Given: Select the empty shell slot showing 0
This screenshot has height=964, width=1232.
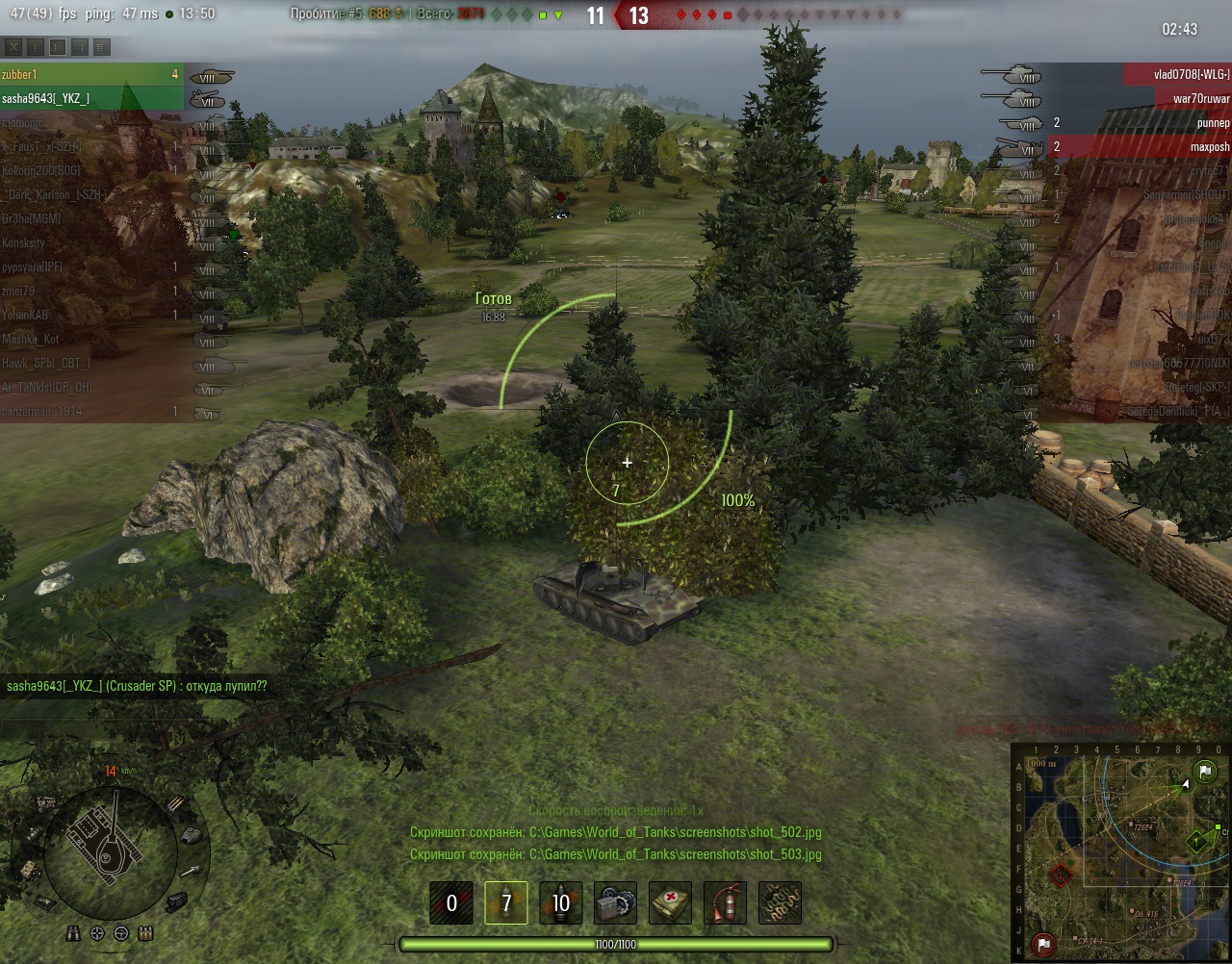Looking at the screenshot, I should point(450,902).
